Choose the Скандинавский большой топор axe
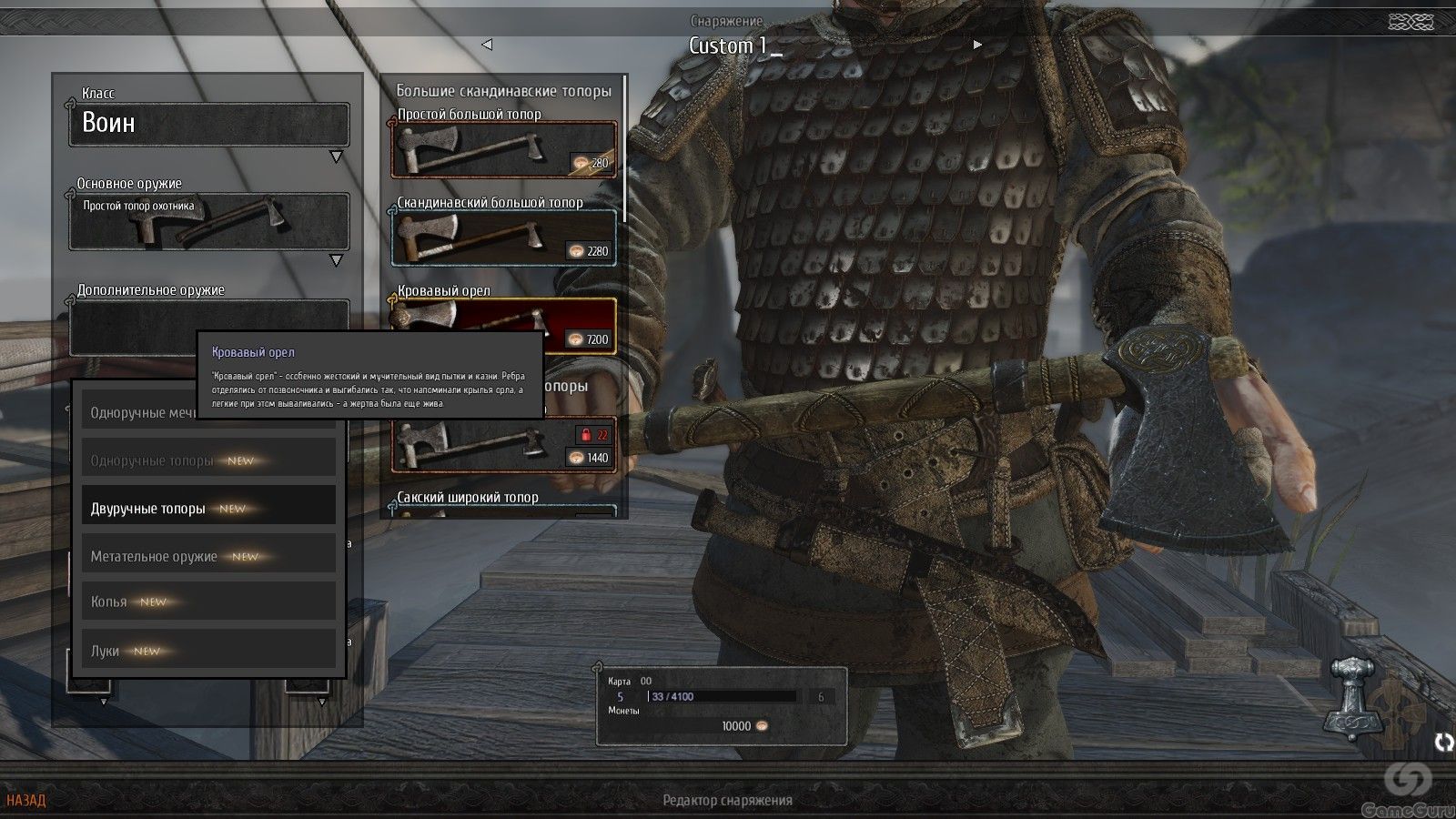The image size is (1456, 819). (503, 238)
